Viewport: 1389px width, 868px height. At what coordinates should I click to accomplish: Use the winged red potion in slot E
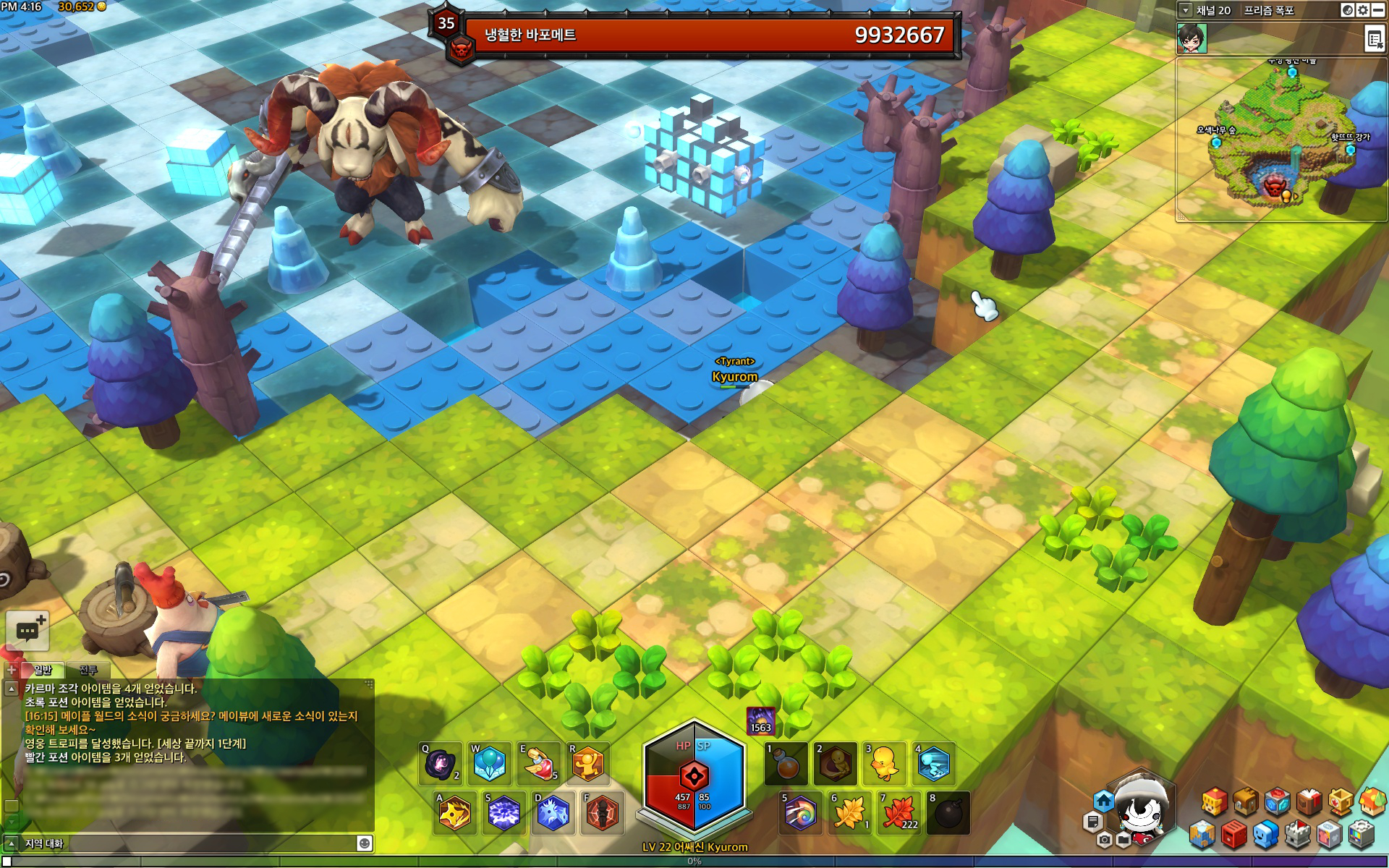(x=539, y=764)
